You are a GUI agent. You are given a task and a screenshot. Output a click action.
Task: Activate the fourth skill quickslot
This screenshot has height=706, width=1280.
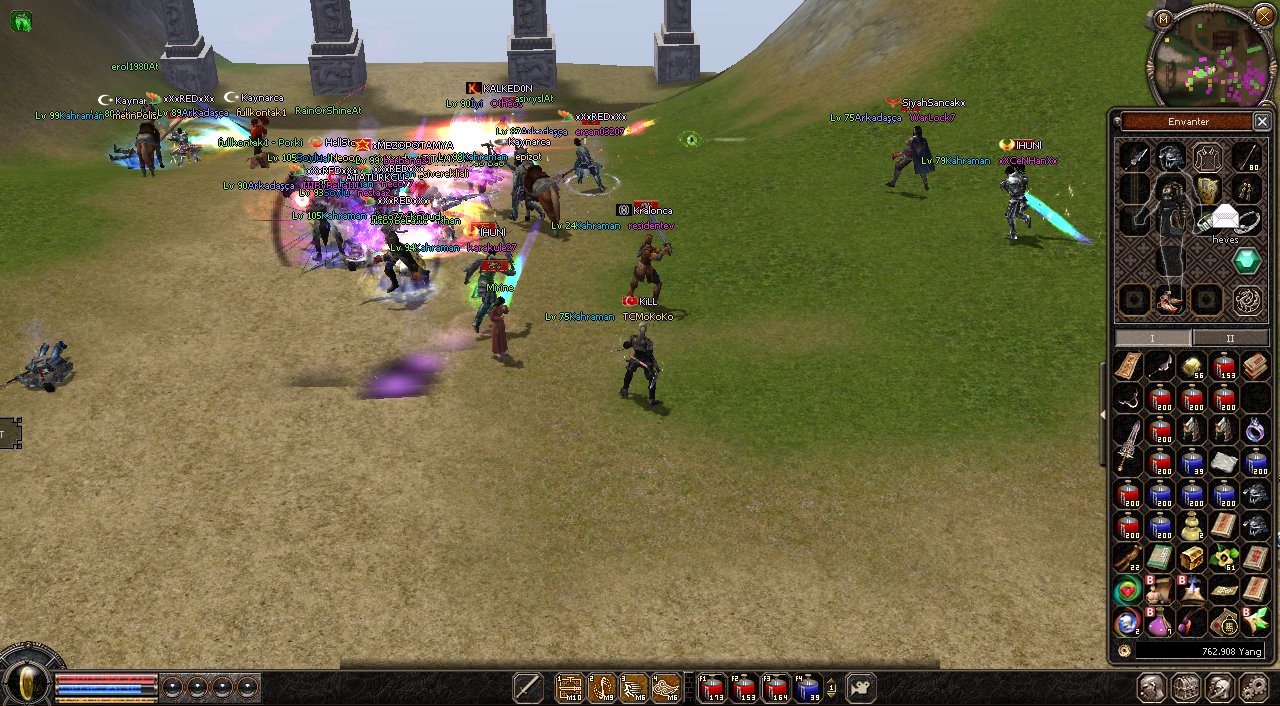coord(667,688)
